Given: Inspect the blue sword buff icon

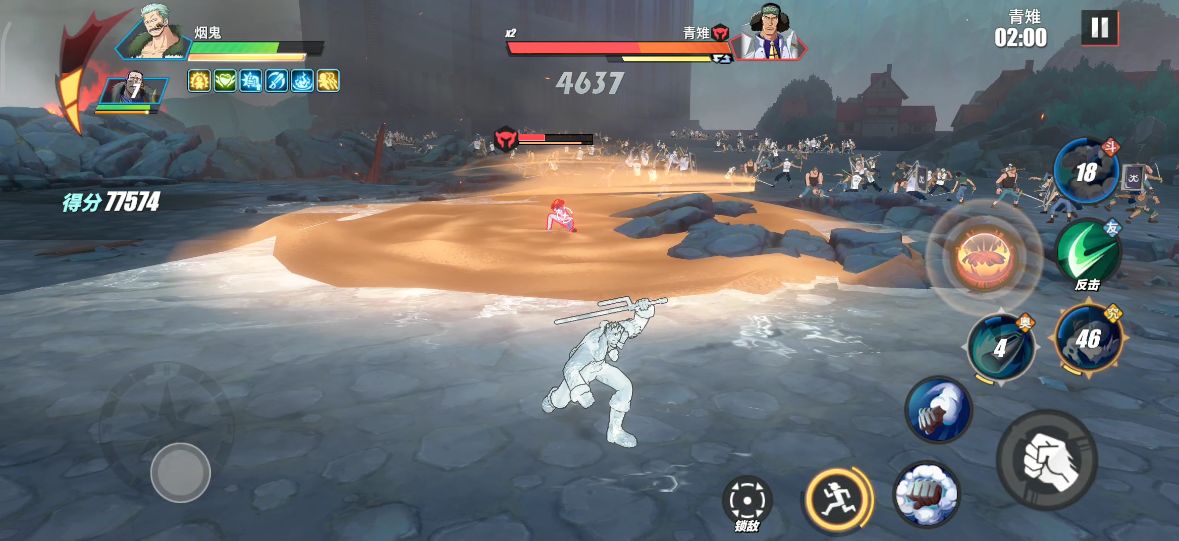Looking at the screenshot, I should [x=277, y=81].
